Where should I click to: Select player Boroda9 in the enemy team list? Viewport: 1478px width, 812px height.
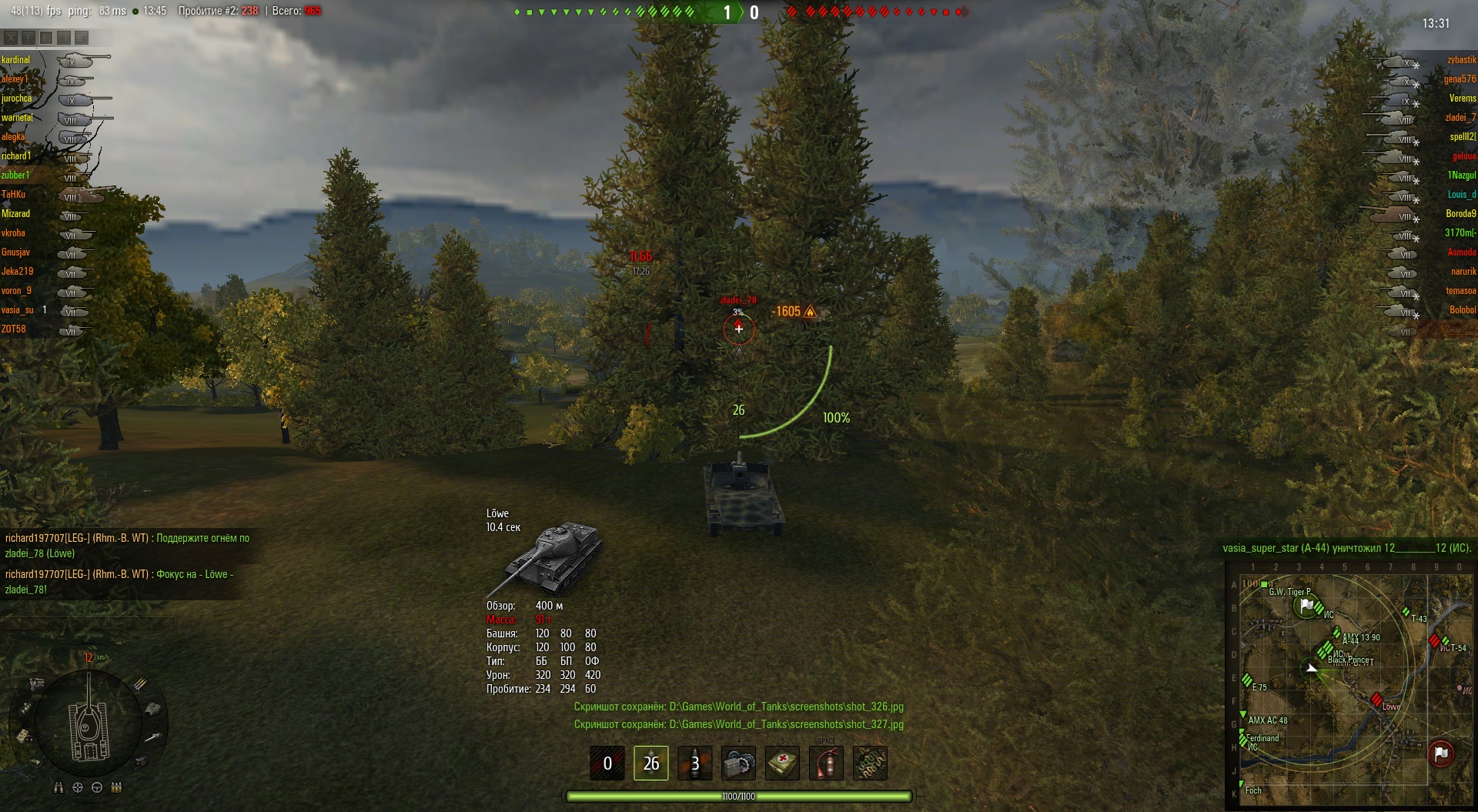1460,214
